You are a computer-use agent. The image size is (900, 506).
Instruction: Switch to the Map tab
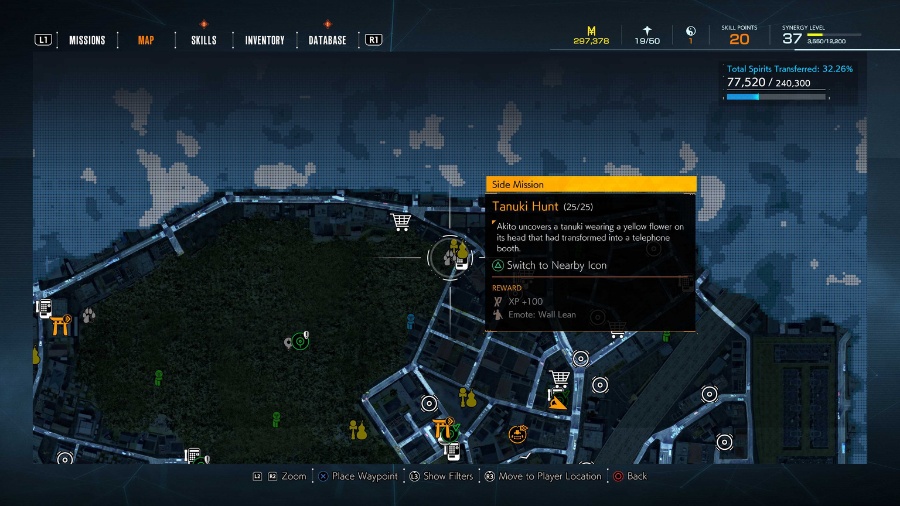coord(146,40)
